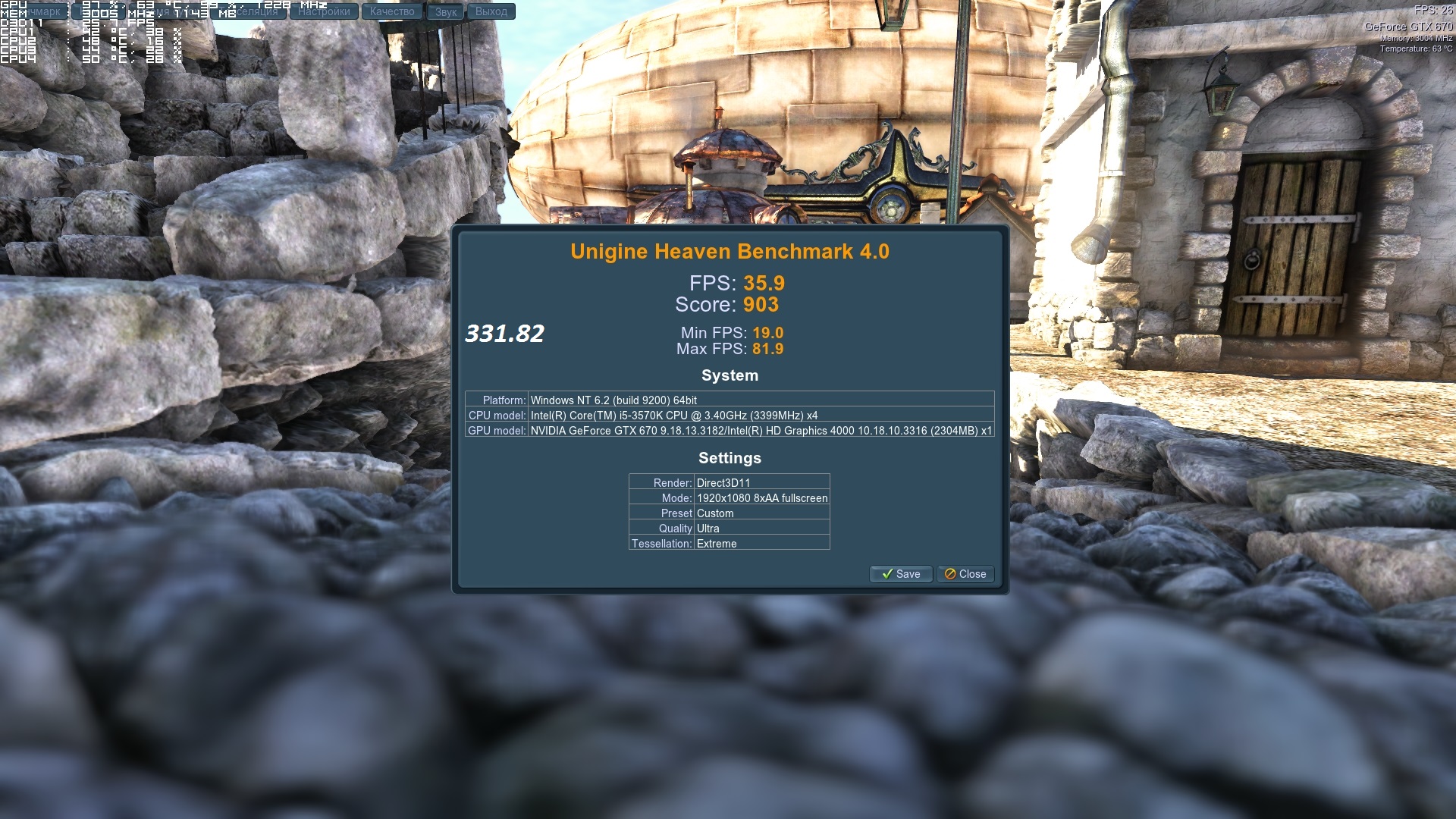The height and width of the screenshot is (819, 1456).
Task: Click the Выход (Exit) button
Action: pyautogui.click(x=491, y=11)
